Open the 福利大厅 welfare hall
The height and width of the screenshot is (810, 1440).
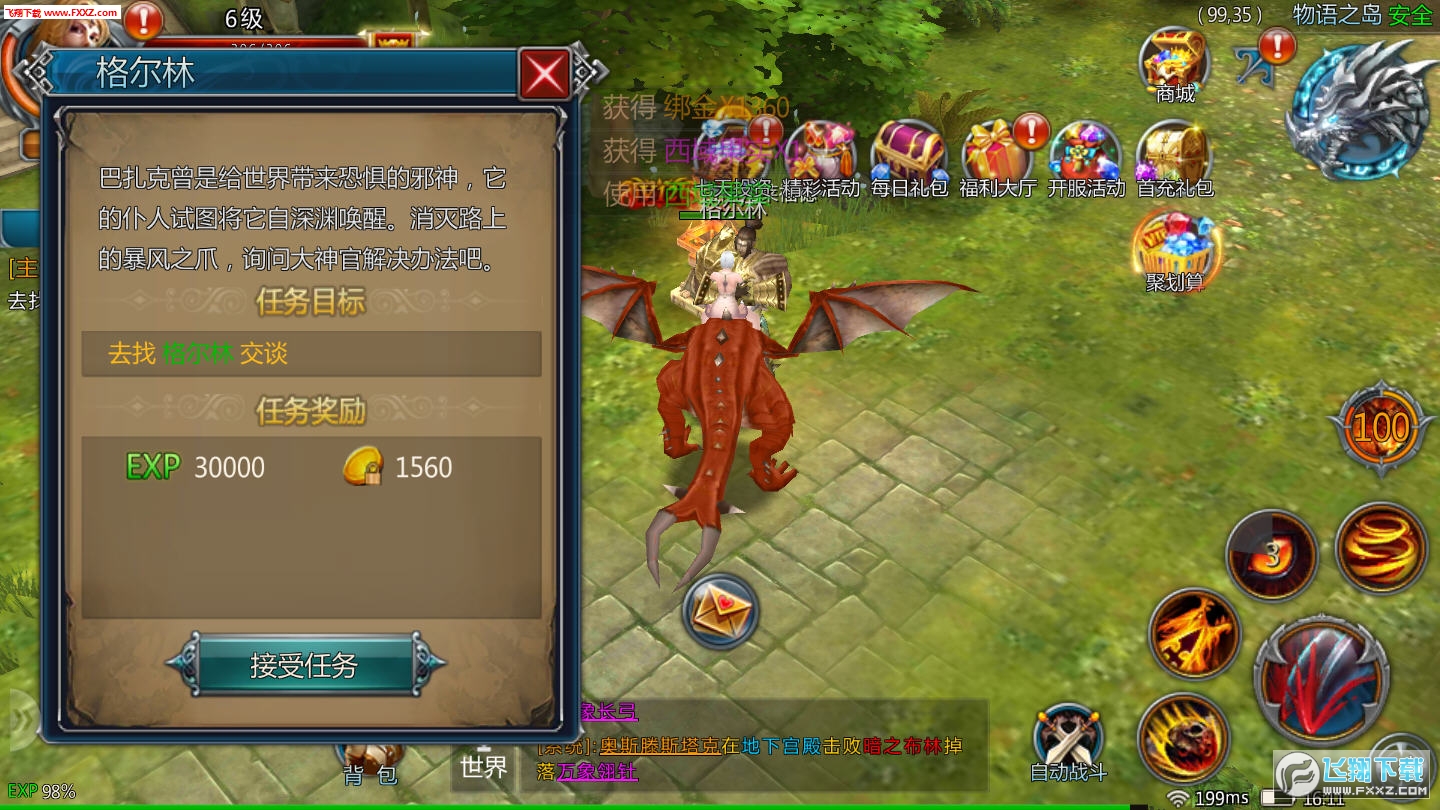click(x=997, y=155)
